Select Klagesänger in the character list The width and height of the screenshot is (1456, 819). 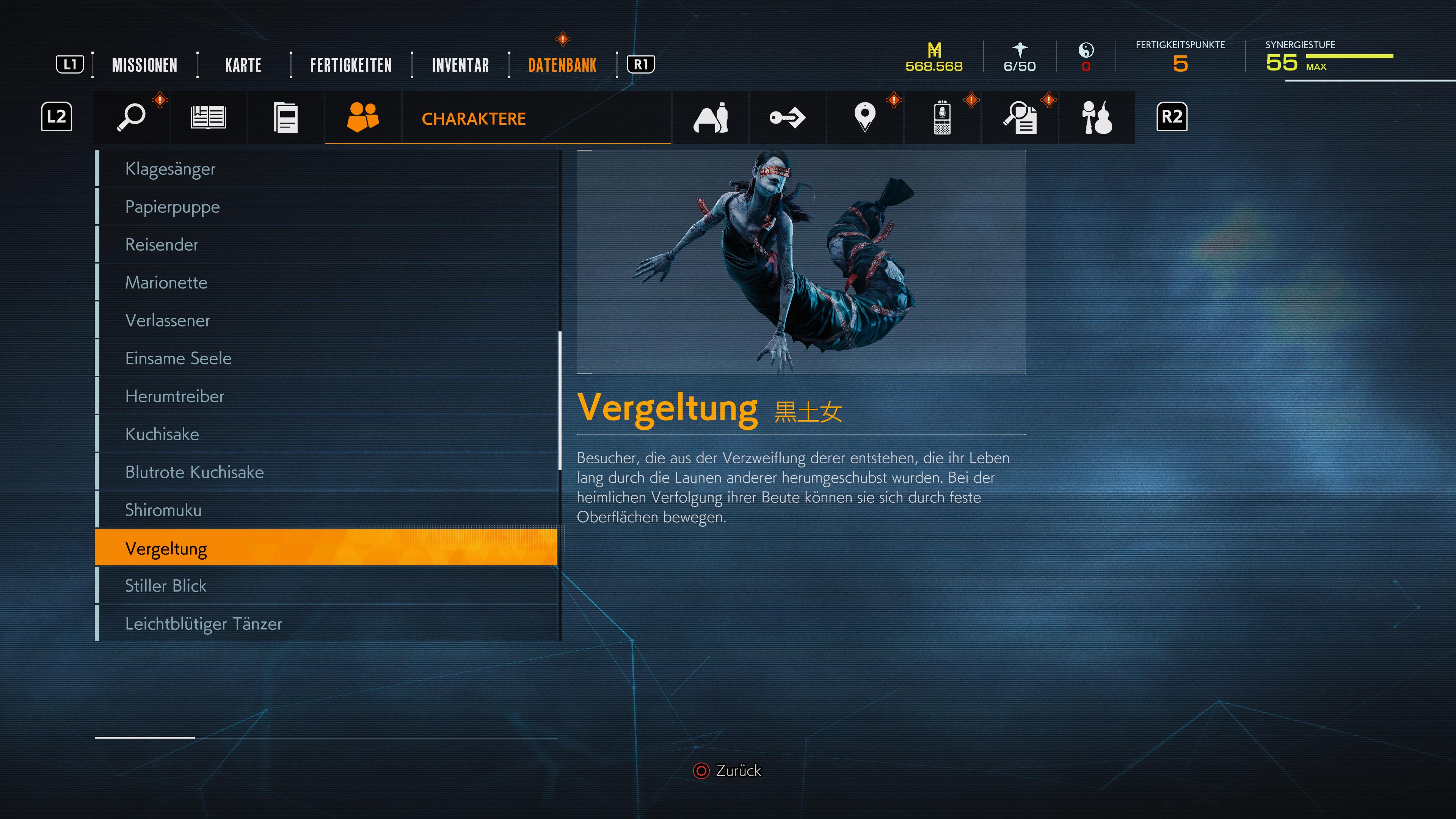coord(170,169)
